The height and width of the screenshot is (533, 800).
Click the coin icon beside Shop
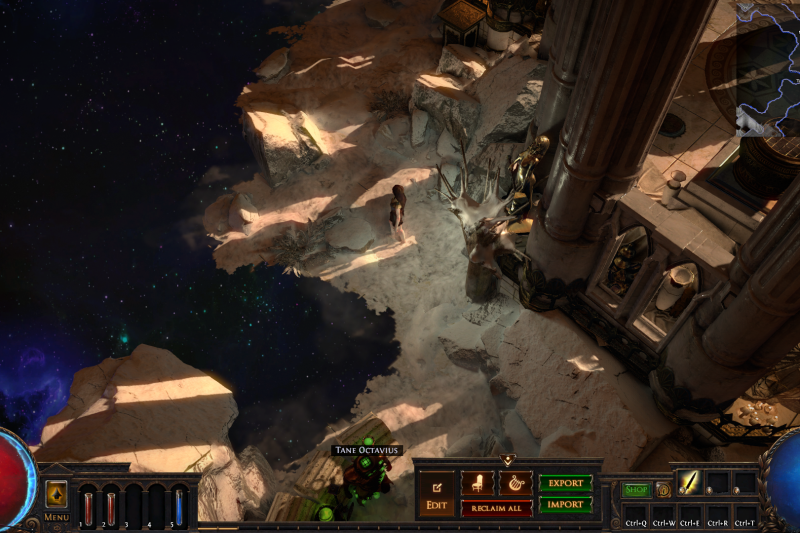[x=662, y=490]
